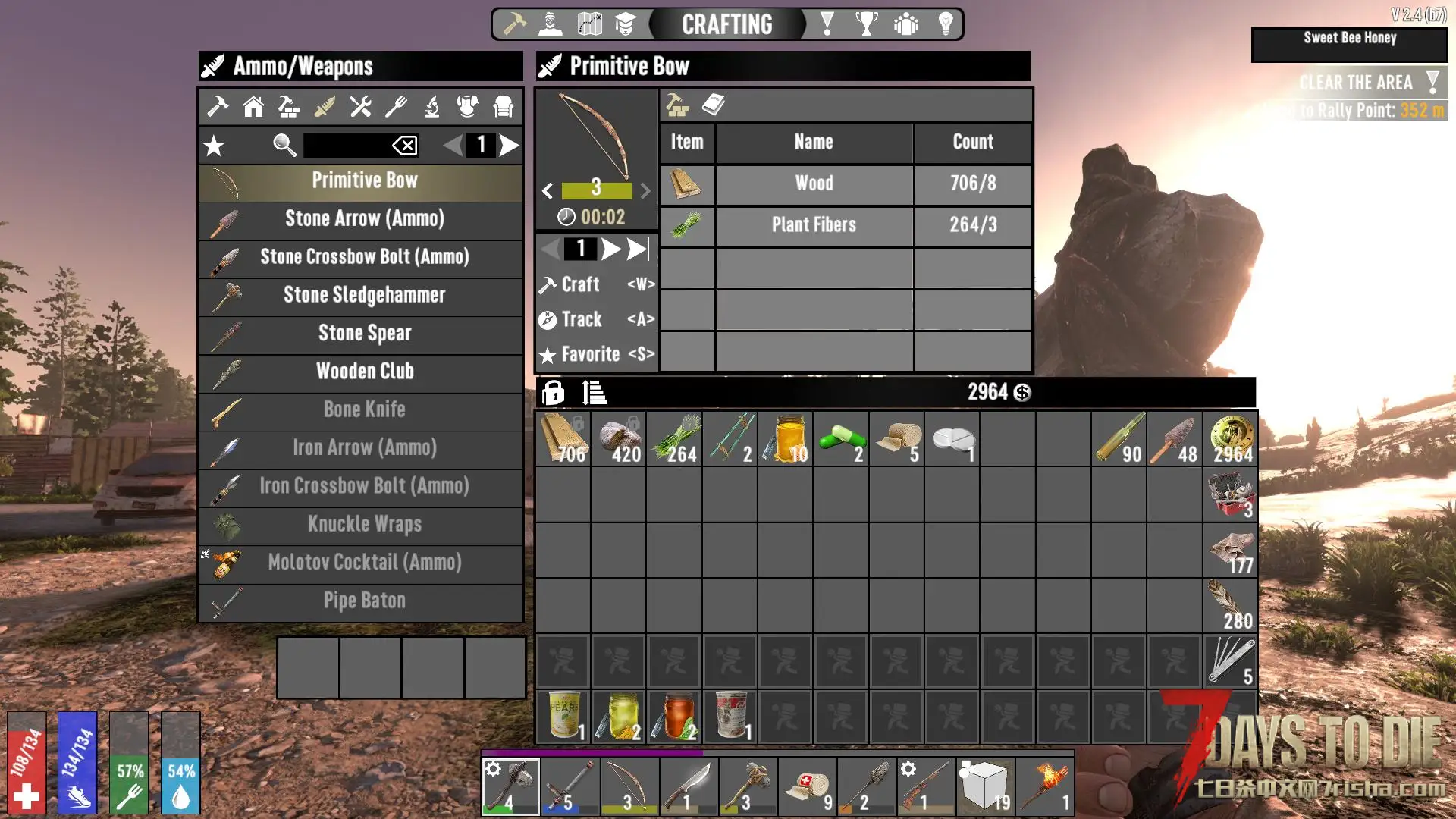Viewport: 1456px width, 819px height.
Task: Set craft quantity to maximum
Action: pyautogui.click(x=639, y=249)
